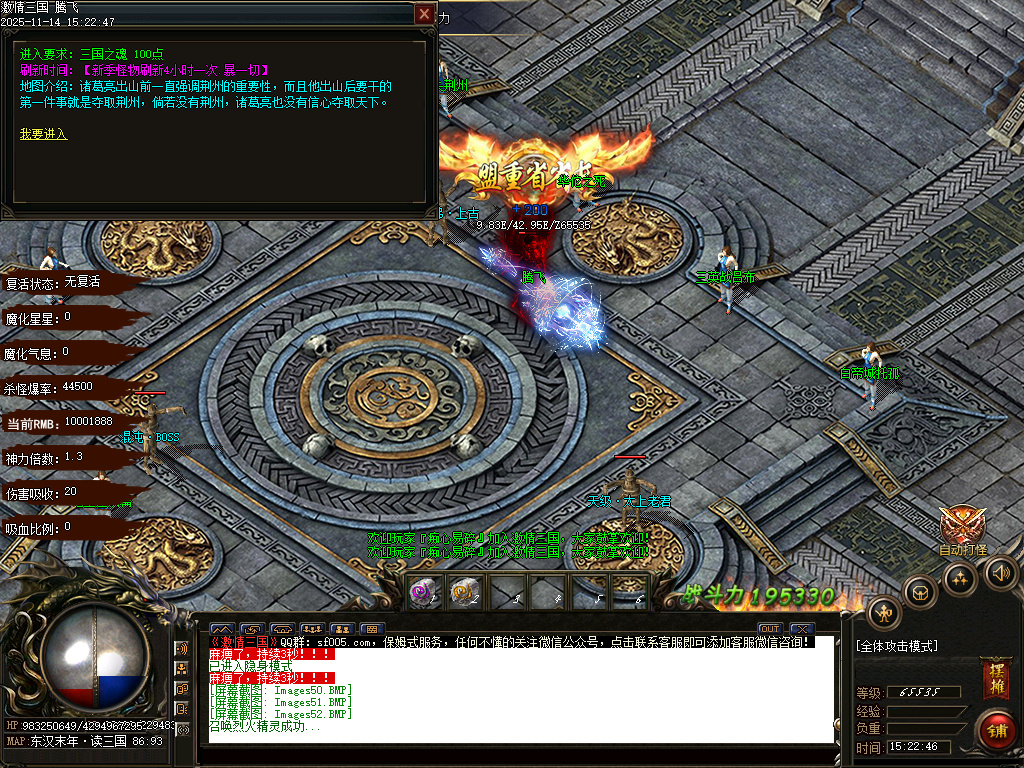
Task: Click the red 铺 shop button
Action: click(x=995, y=727)
